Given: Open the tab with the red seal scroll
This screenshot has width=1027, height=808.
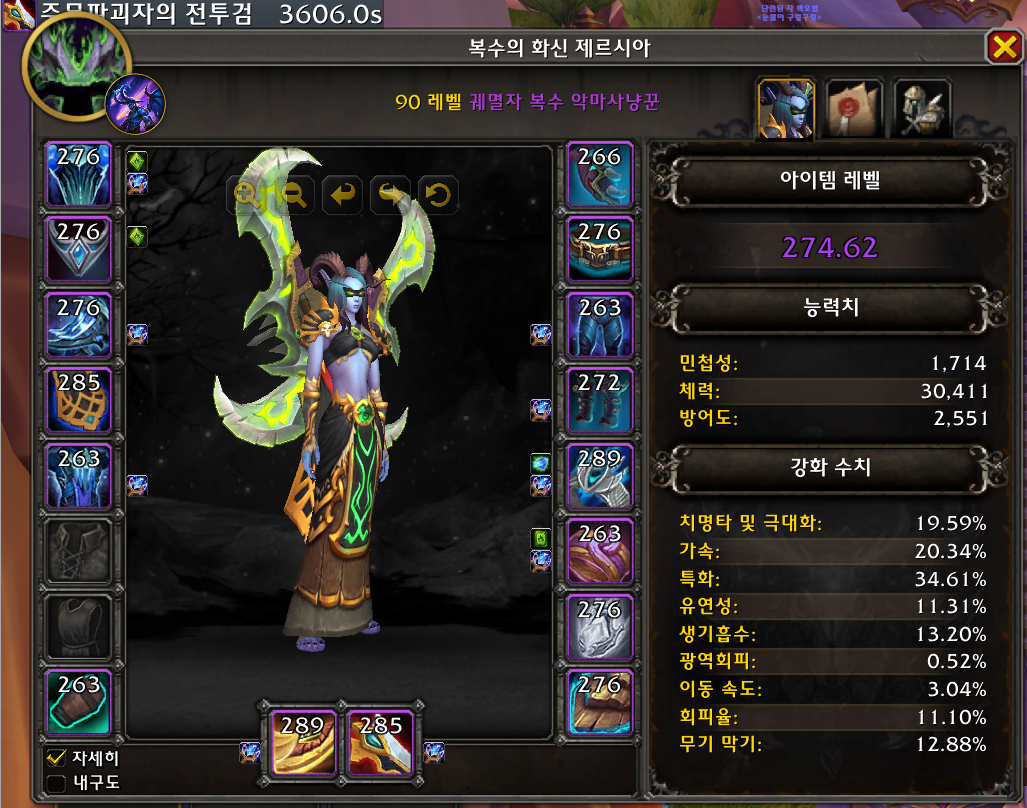Looking at the screenshot, I should pyautogui.click(x=853, y=108).
